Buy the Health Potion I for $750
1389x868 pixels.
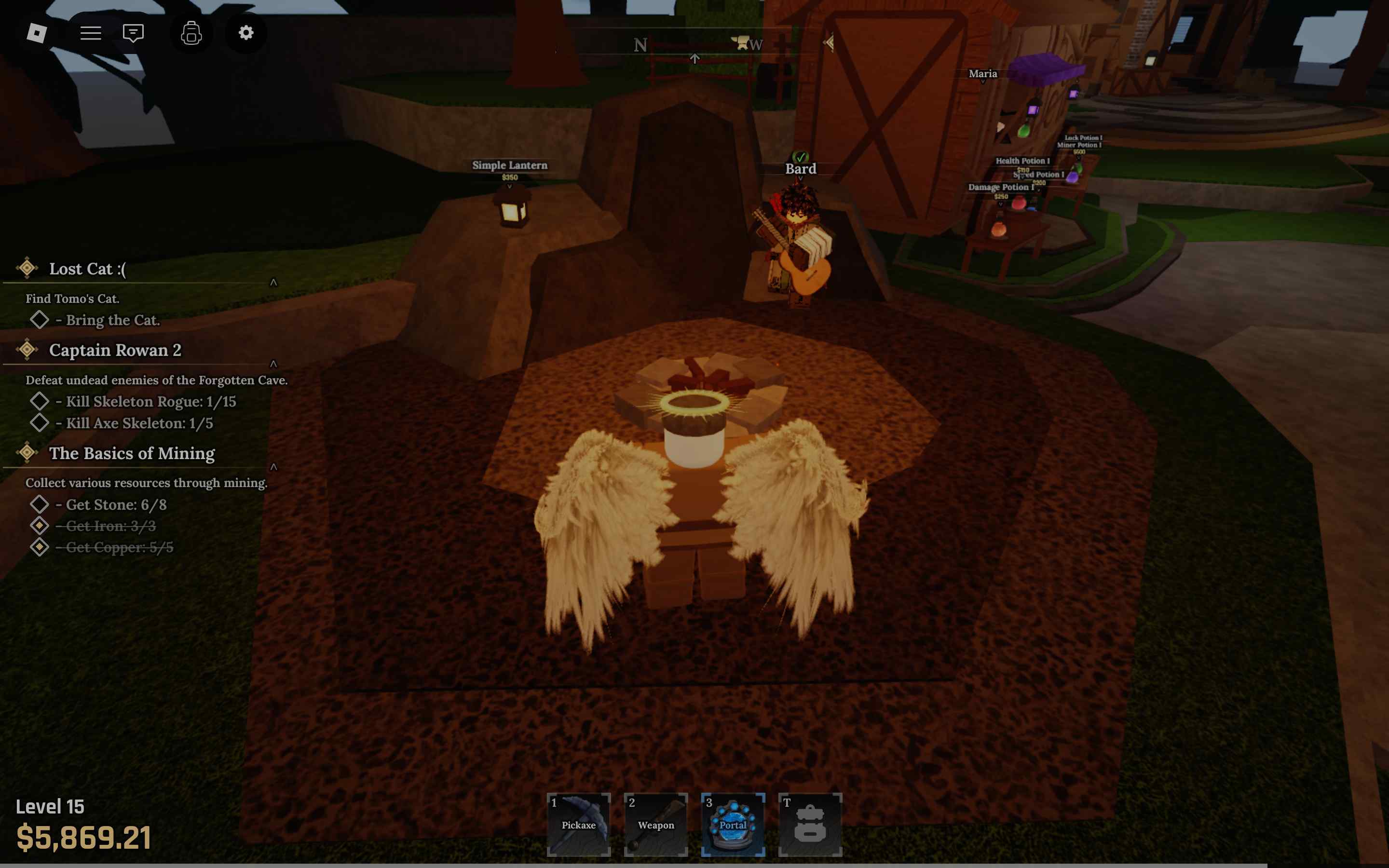1023,162
